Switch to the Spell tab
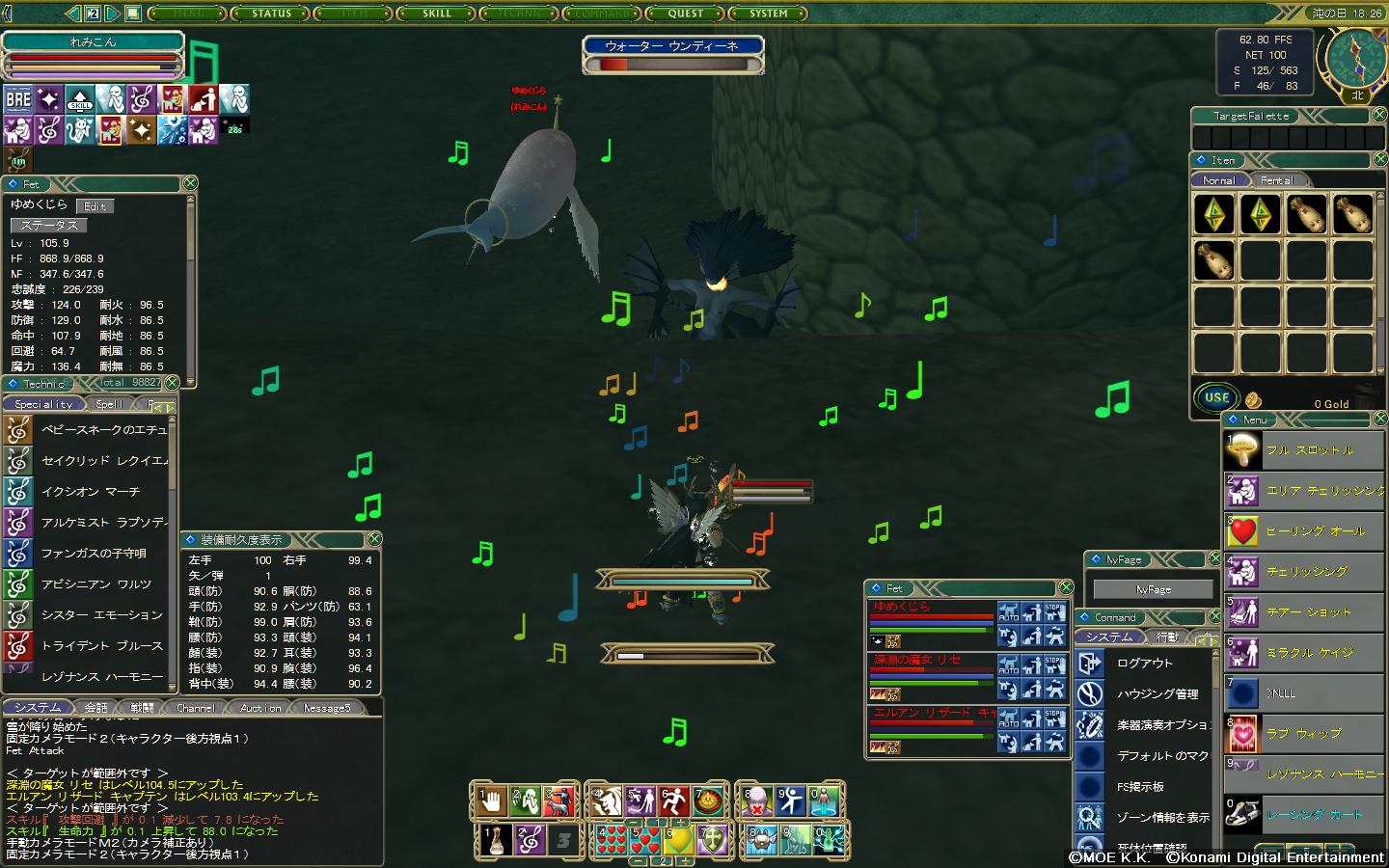Image resolution: width=1389 pixels, height=868 pixels. click(x=109, y=405)
